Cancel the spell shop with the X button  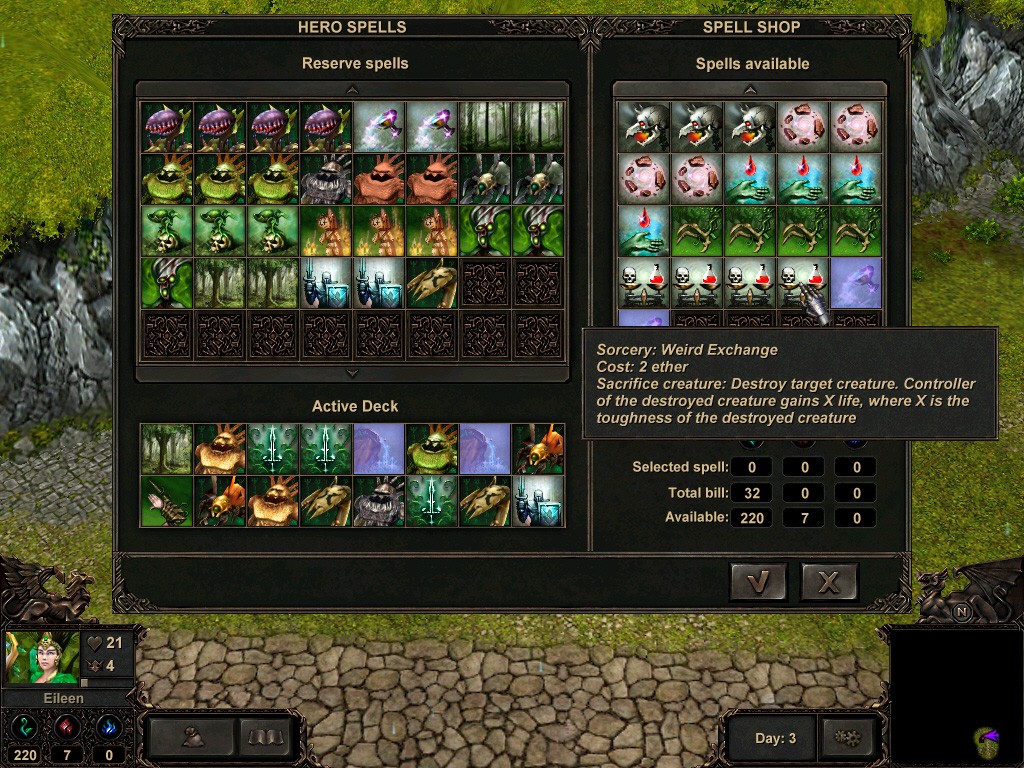point(829,581)
